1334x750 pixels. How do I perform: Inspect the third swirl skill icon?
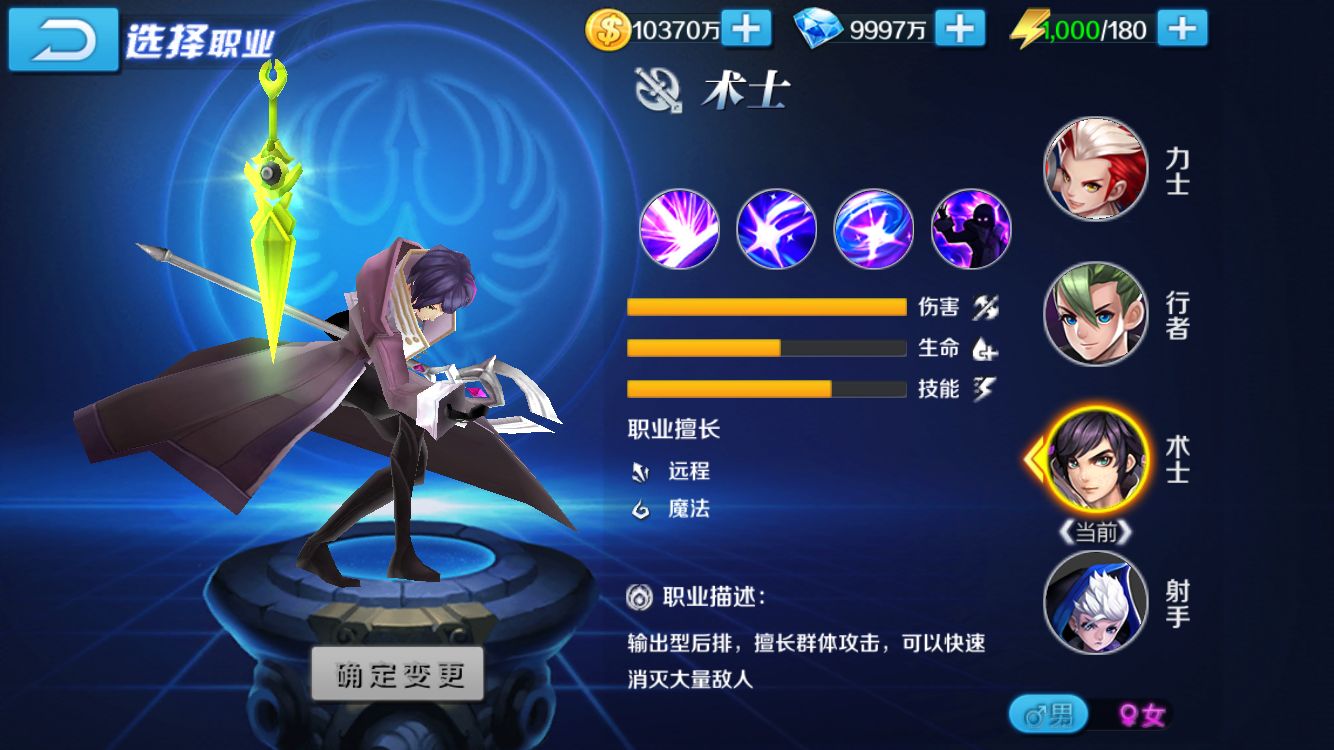[x=873, y=230]
